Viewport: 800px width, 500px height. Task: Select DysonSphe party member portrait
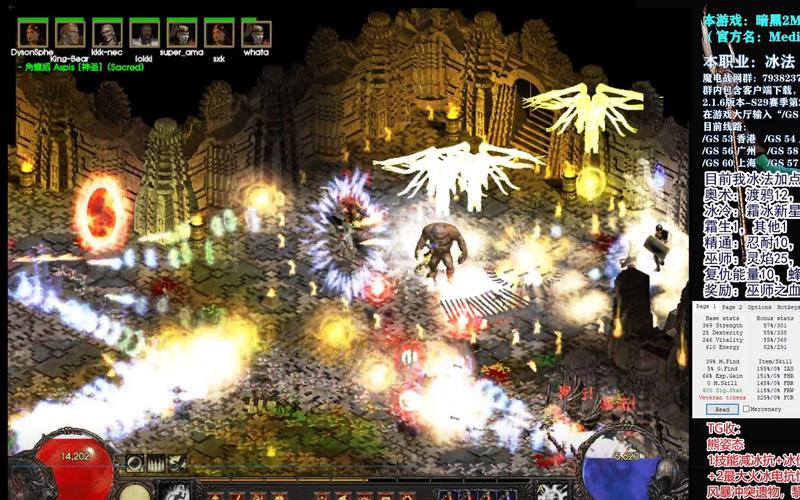click(x=32, y=33)
